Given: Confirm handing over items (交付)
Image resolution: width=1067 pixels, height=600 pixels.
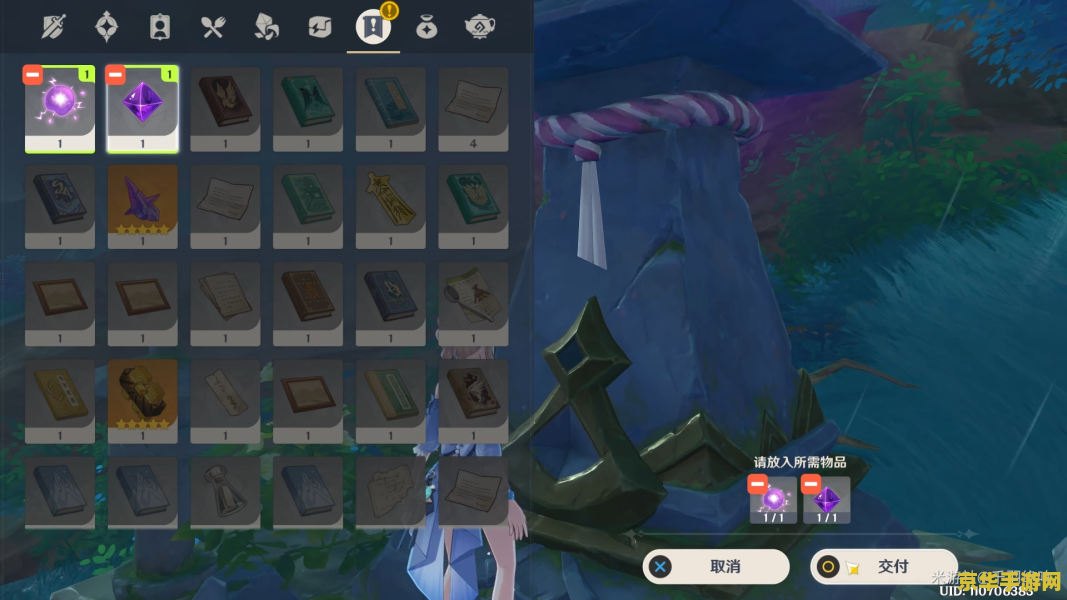Looking at the screenshot, I should [883, 566].
